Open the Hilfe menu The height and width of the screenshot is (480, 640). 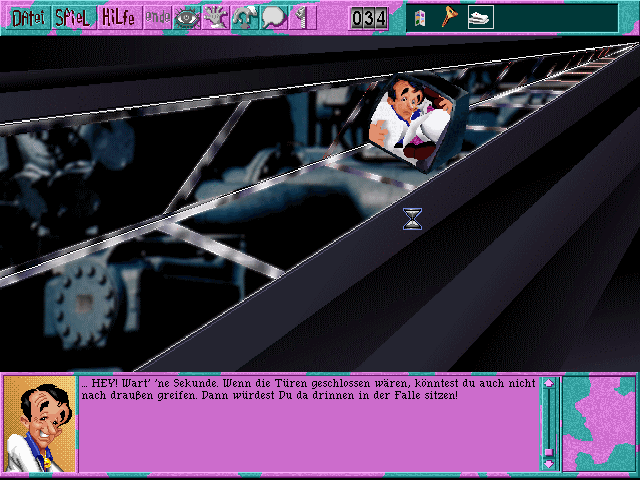(119, 17)
